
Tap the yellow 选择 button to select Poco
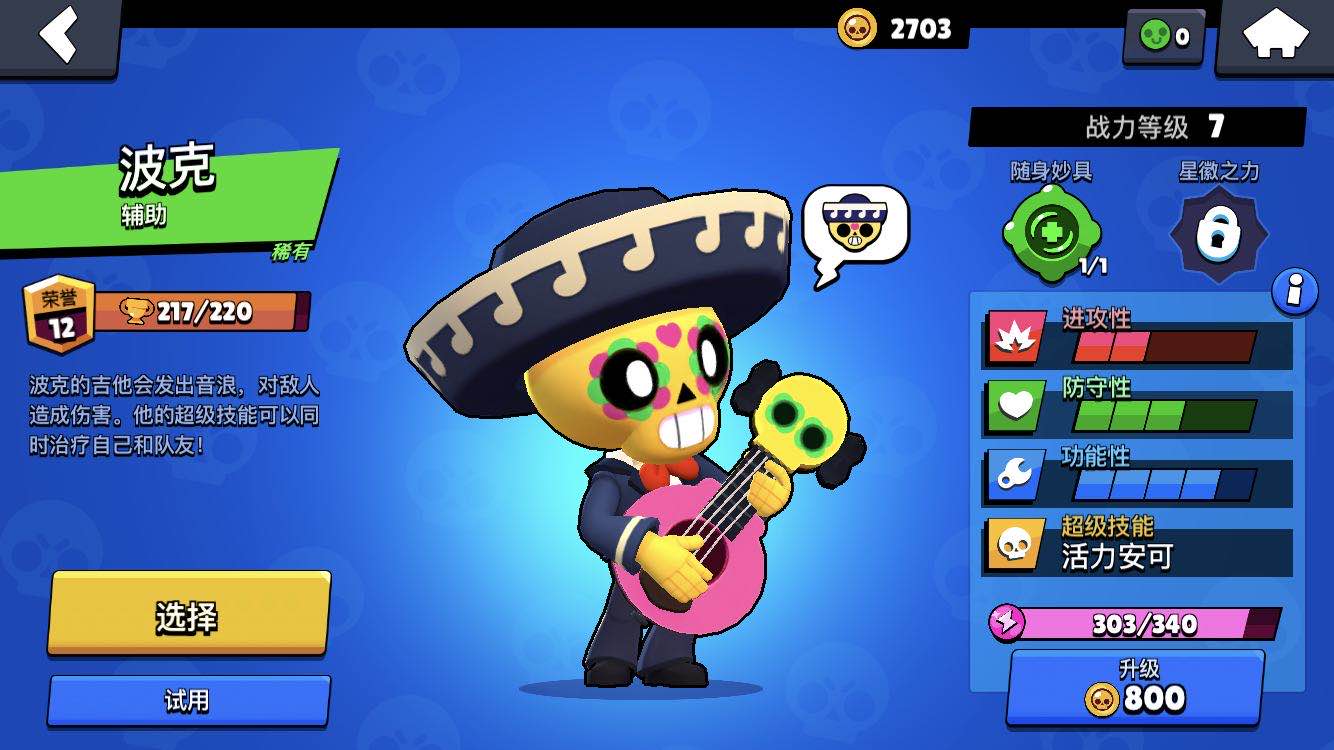point(188,615)
